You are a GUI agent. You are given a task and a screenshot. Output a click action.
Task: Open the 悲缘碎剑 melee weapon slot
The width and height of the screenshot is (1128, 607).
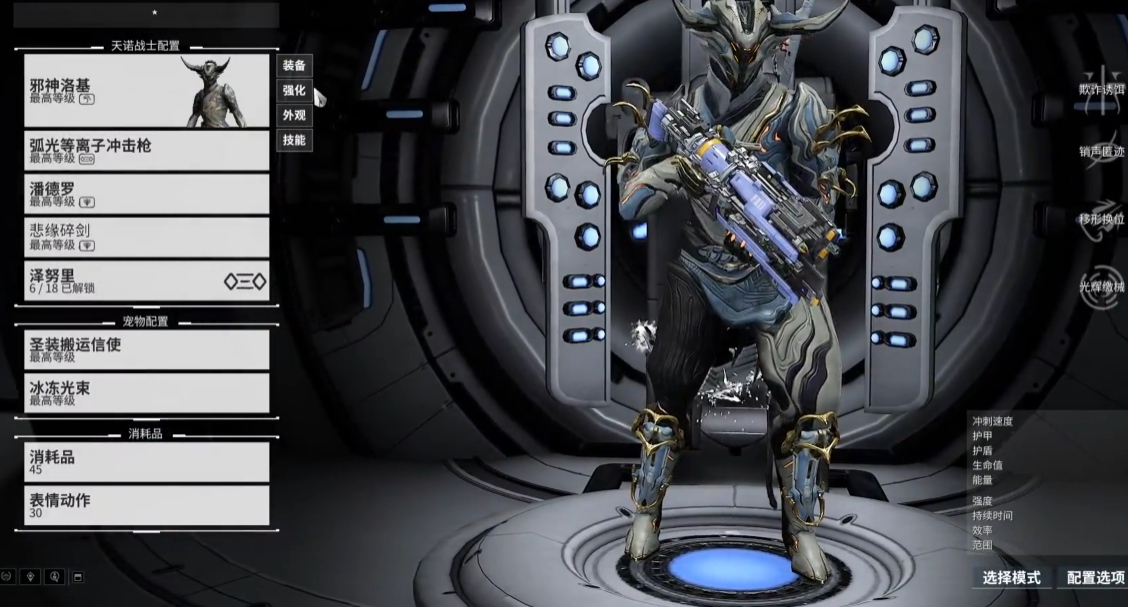click(x=146, y=237)
